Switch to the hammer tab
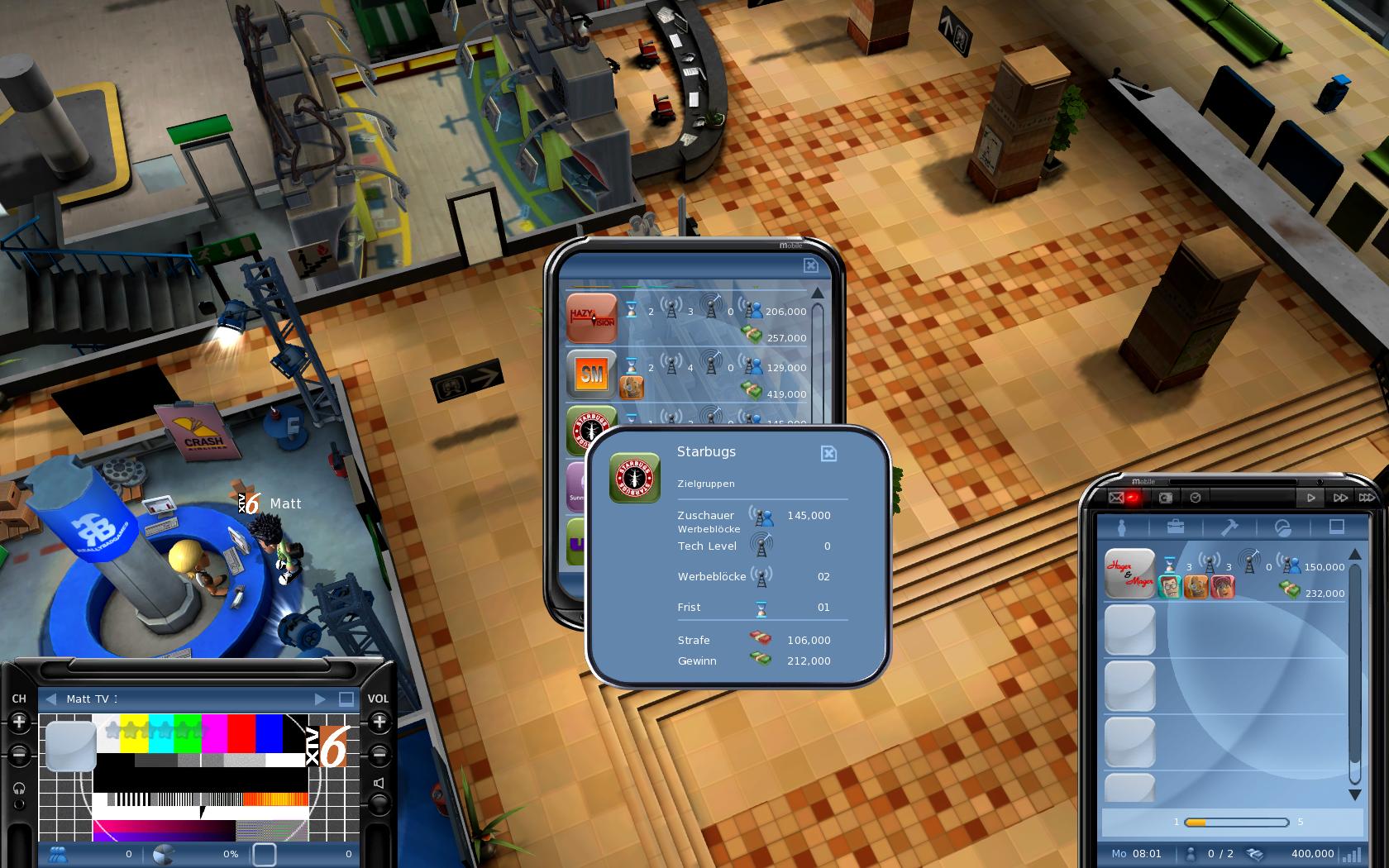Viewport: 1389px width, 868px height. pos(1229,527)
